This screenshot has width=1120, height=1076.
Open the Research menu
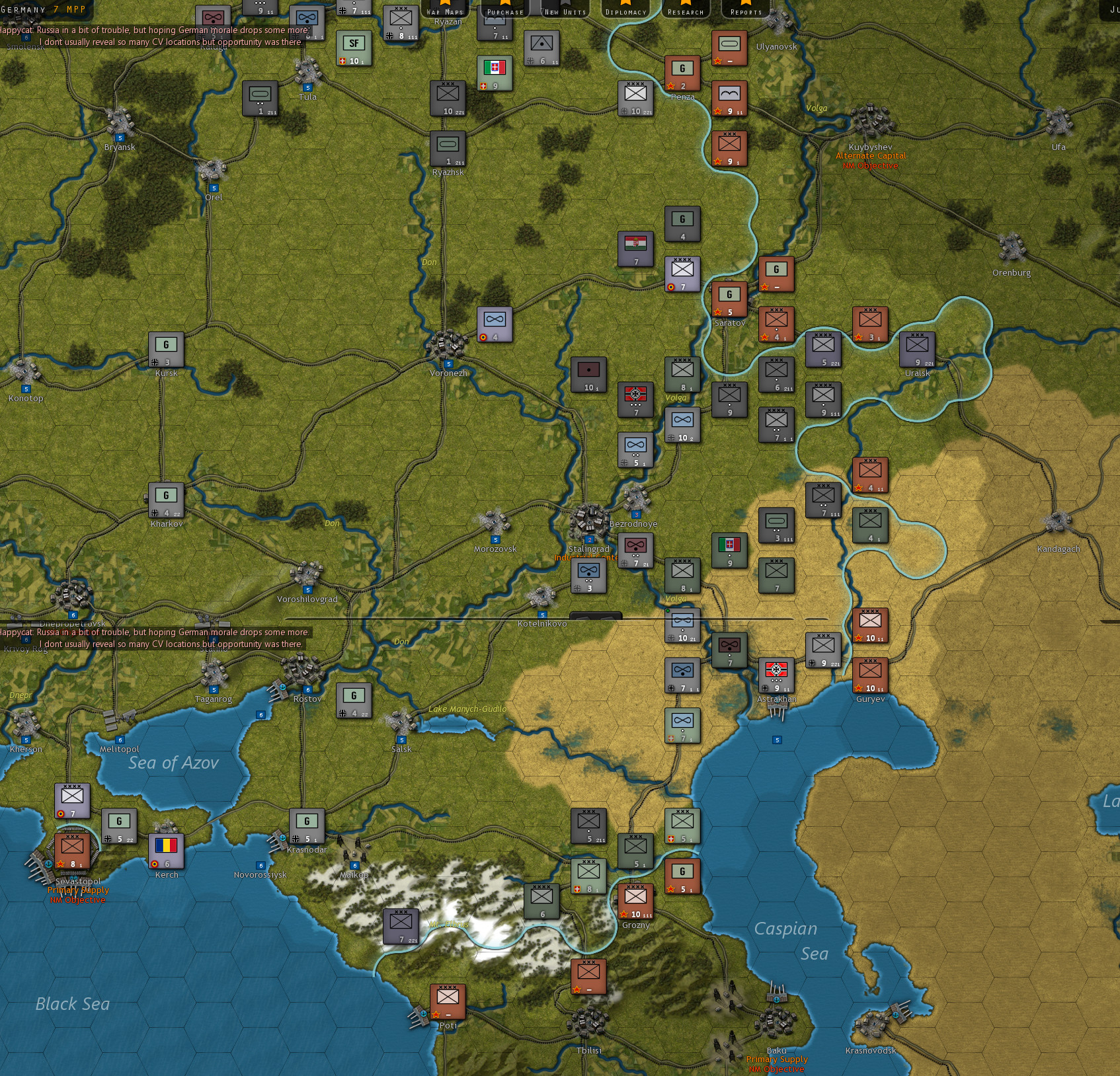pyautogui.click(x=685, y=11)
